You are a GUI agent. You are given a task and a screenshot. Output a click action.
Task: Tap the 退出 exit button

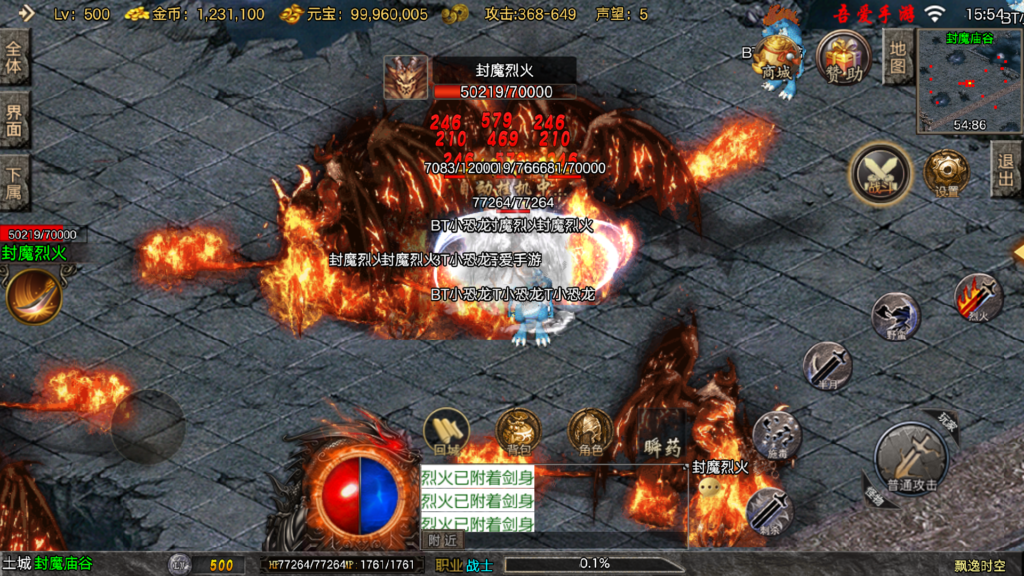1006,169
